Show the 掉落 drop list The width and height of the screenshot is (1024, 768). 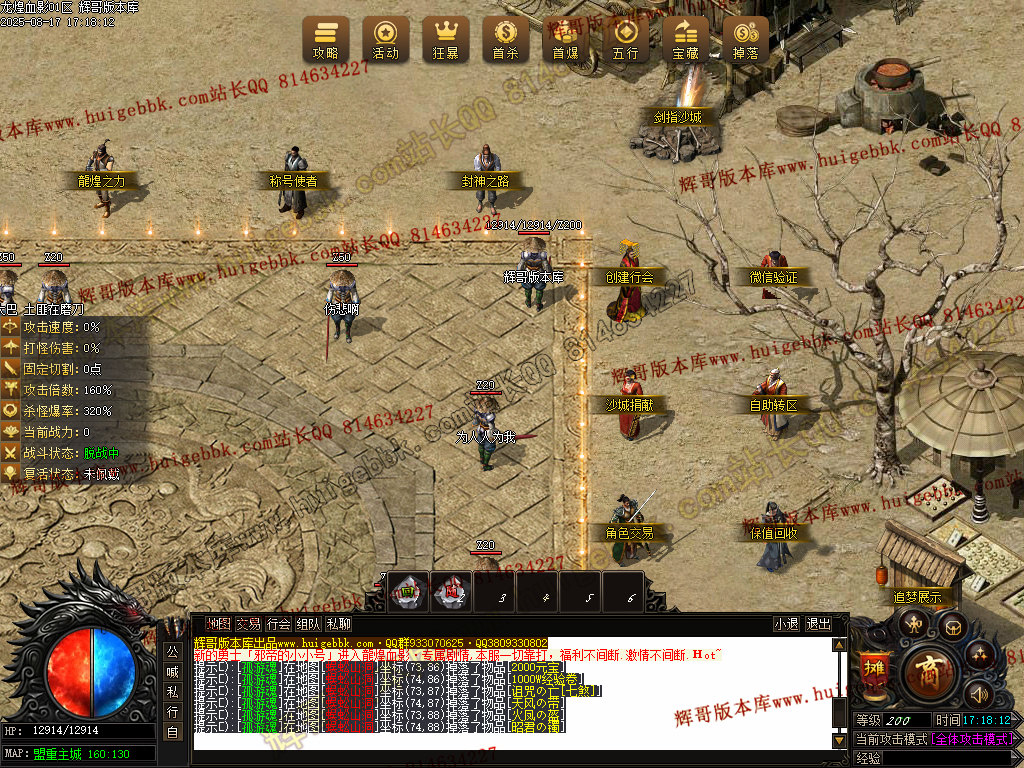746,40
